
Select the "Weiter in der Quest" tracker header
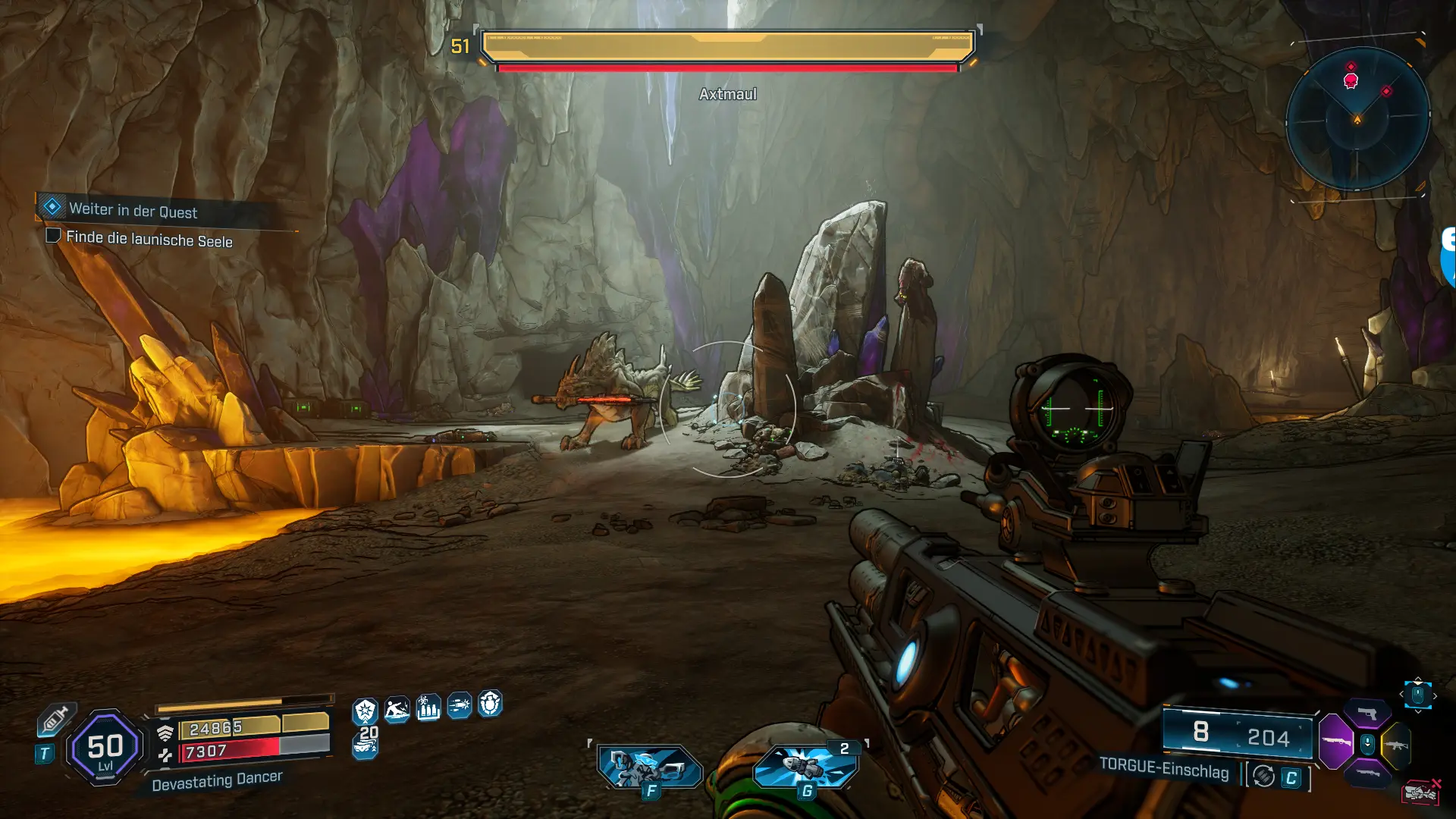(x=133, y=210)
